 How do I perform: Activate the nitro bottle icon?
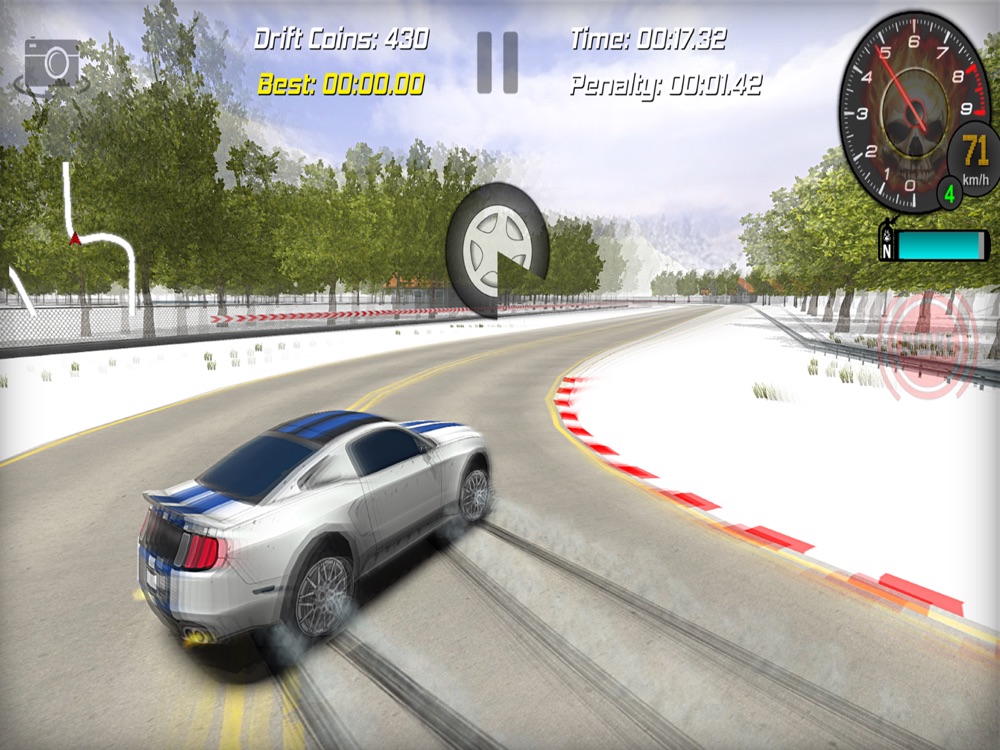point(885,245)
